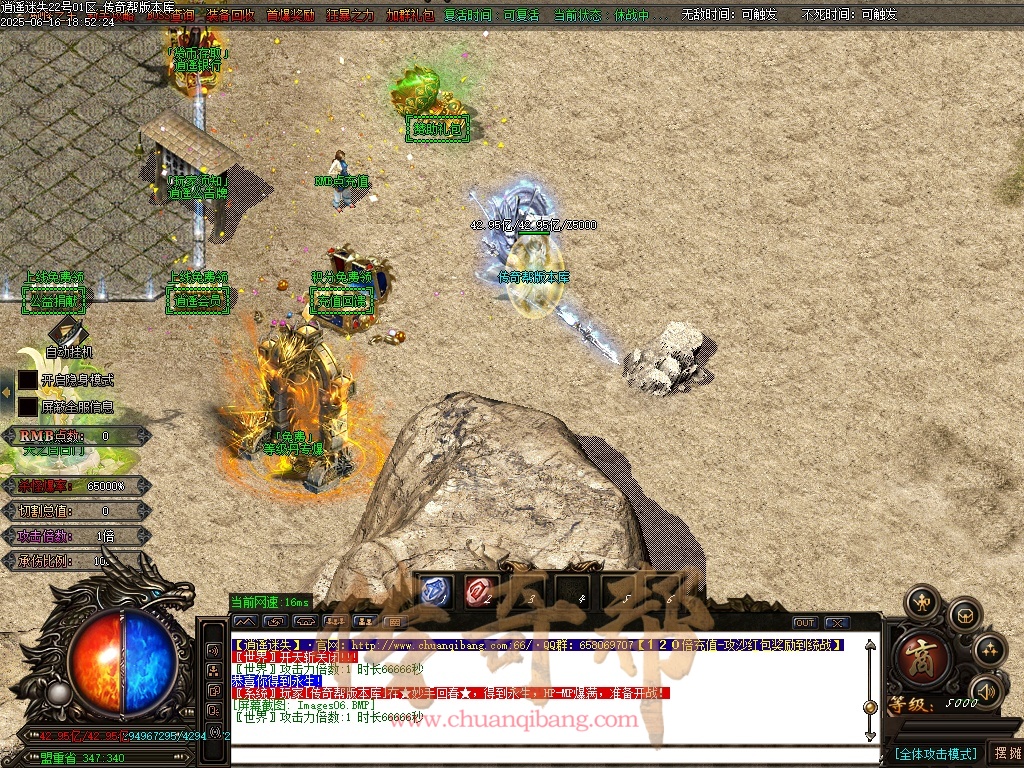1024x768 pixels.
Task: Tick the 开启隐身模式 stealth mode checkbox
Action: point(27,380)
